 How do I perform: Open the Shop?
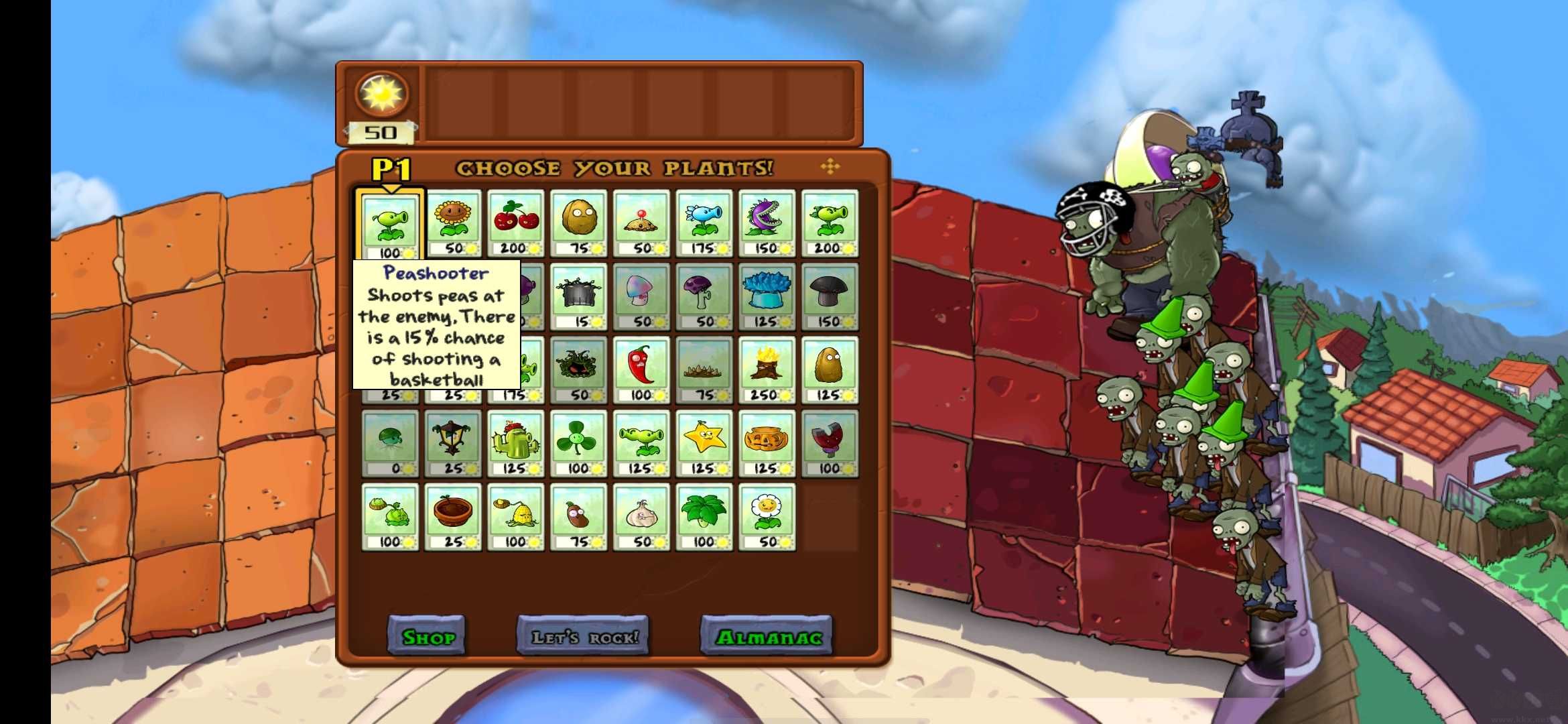(x=427, y=636)
